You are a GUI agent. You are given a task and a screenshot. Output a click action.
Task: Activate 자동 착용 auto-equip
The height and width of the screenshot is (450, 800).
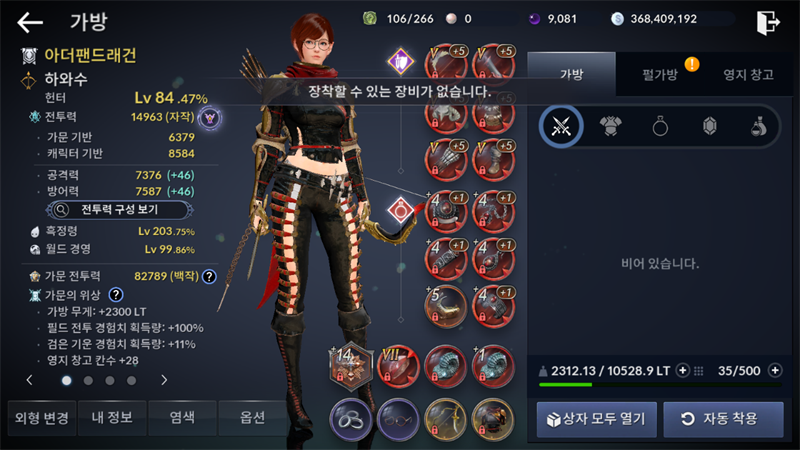722,418
